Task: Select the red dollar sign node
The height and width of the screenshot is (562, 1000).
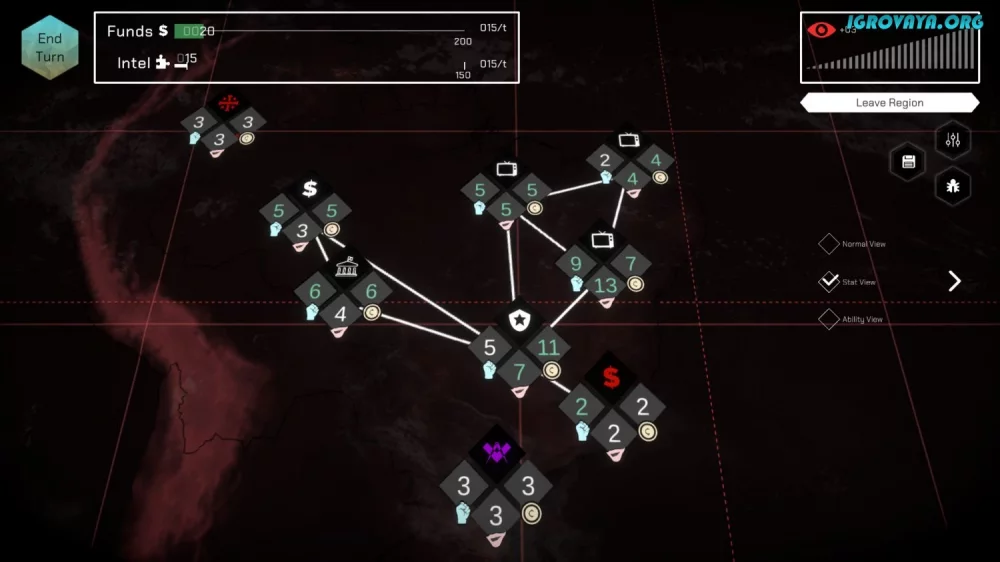Action: tap(611, 378)
